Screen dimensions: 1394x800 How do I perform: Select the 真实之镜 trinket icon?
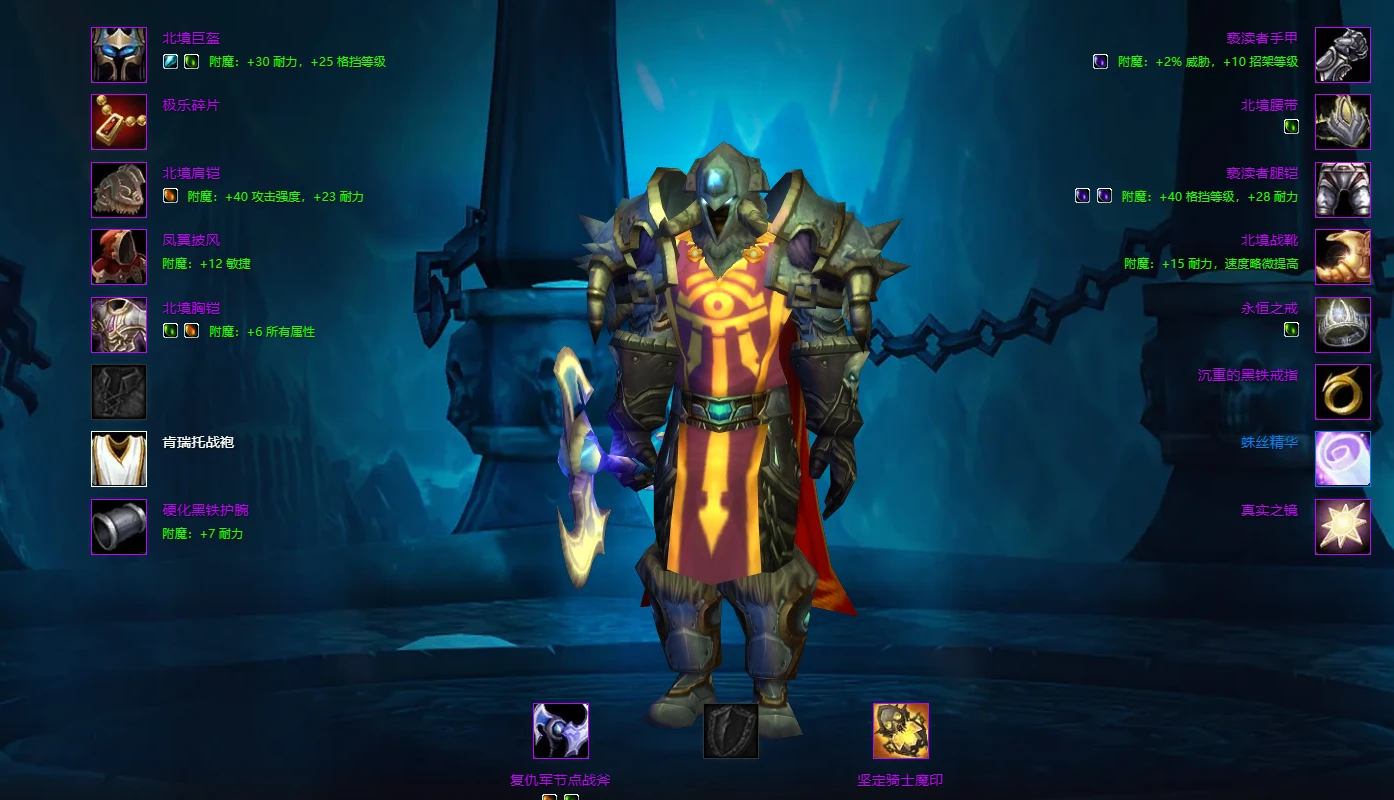click(x=1342, y=526)
